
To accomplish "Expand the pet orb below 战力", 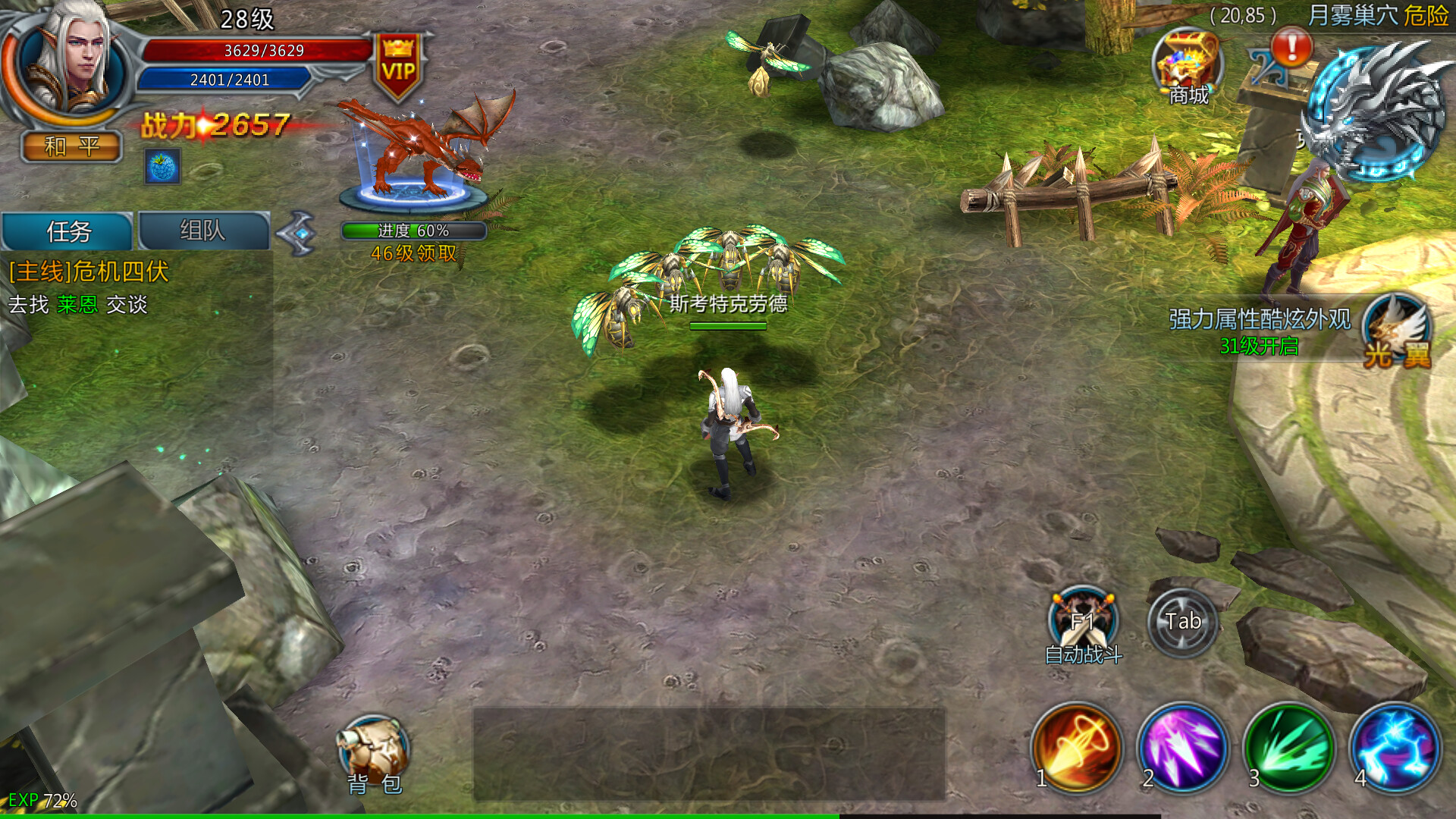I will coord(161,167).
